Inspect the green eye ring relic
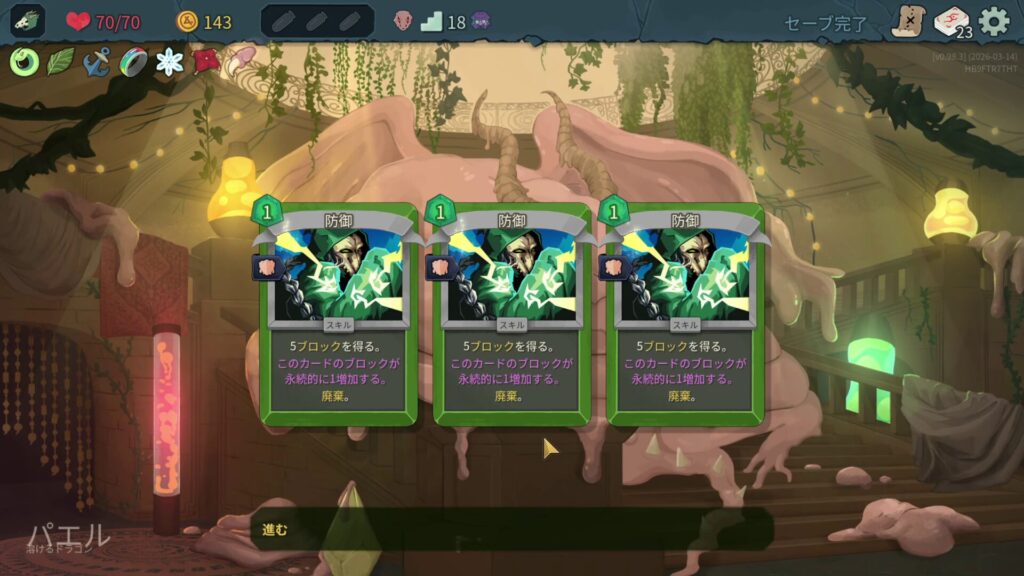 point(24,63)
